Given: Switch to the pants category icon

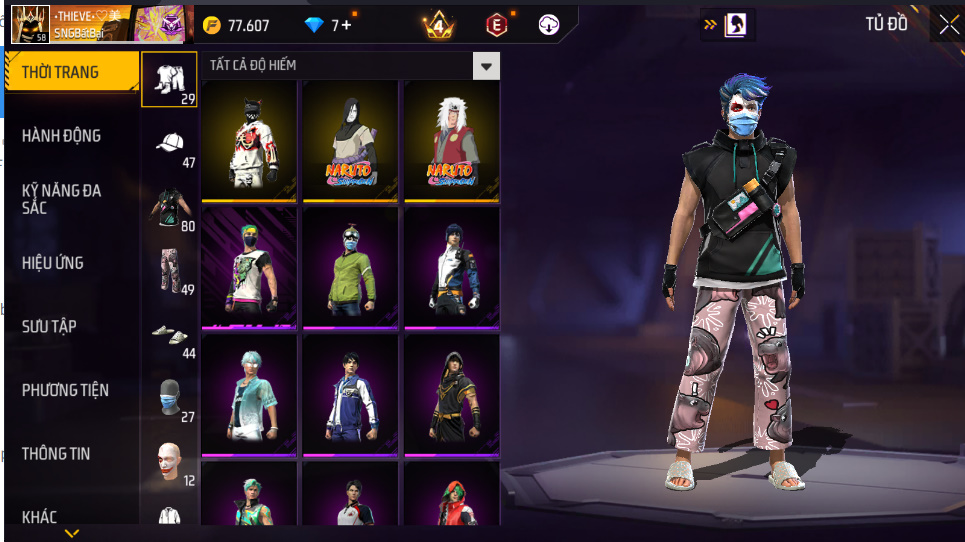Looking at the screenshot, I should click(169, 270).
